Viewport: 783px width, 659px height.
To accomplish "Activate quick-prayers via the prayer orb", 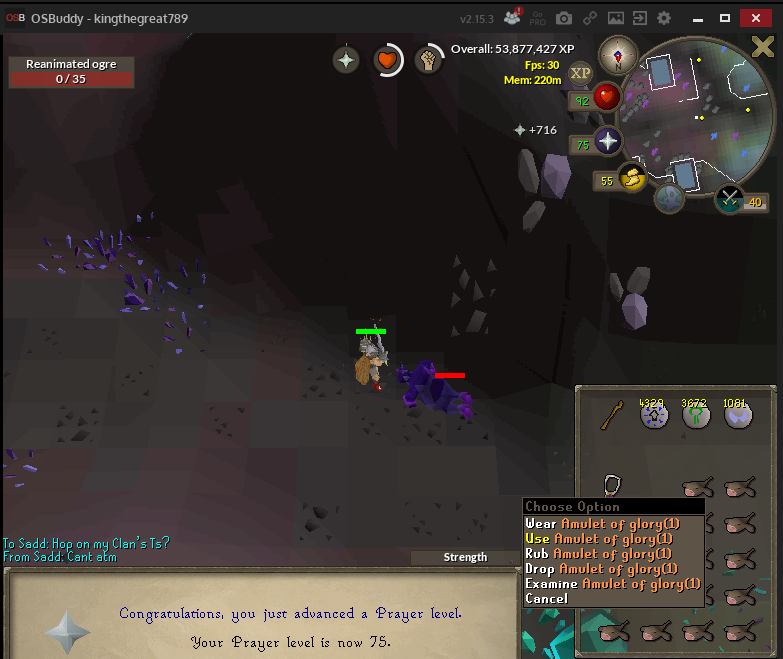I will (x=608, y=141).
